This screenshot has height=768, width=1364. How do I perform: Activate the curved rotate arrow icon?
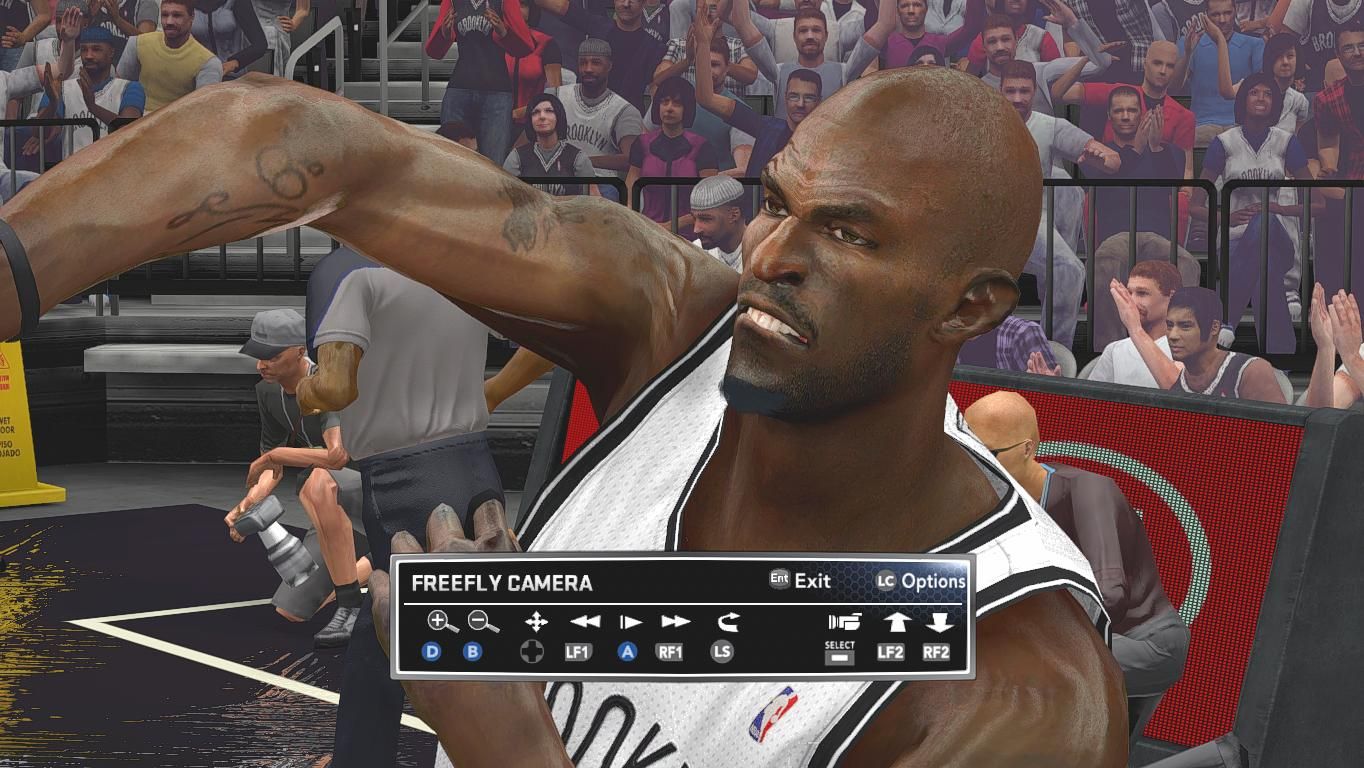(727, 622)
